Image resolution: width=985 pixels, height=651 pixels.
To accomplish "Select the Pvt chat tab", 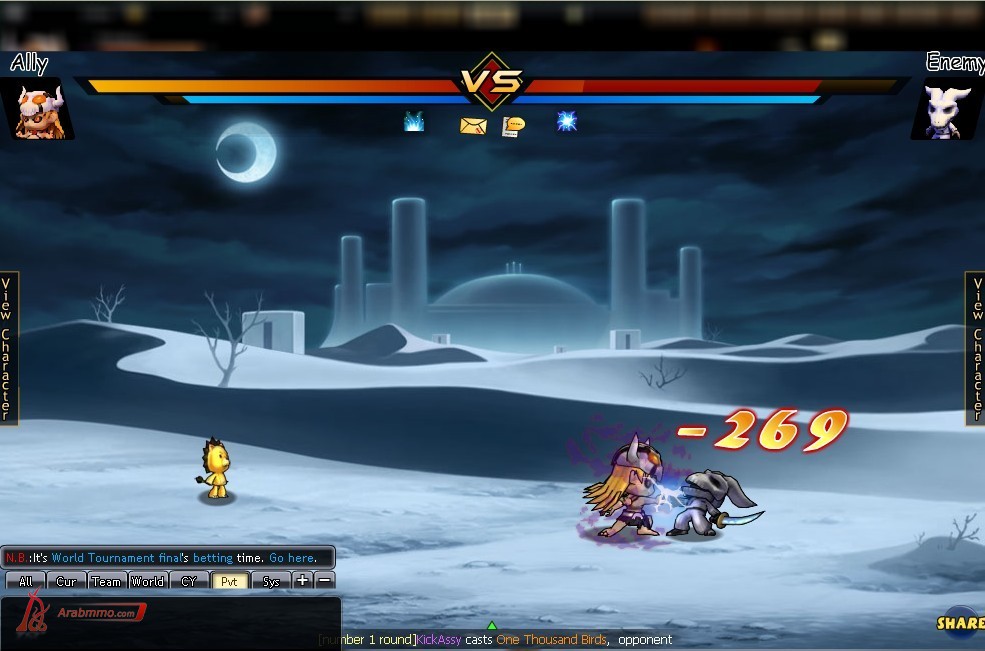I will [229, 581].
